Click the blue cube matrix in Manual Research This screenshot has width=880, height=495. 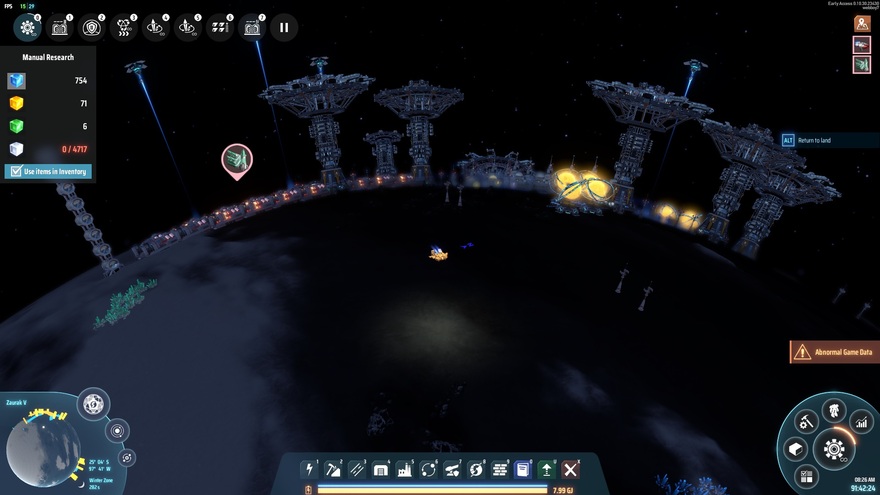16,81
